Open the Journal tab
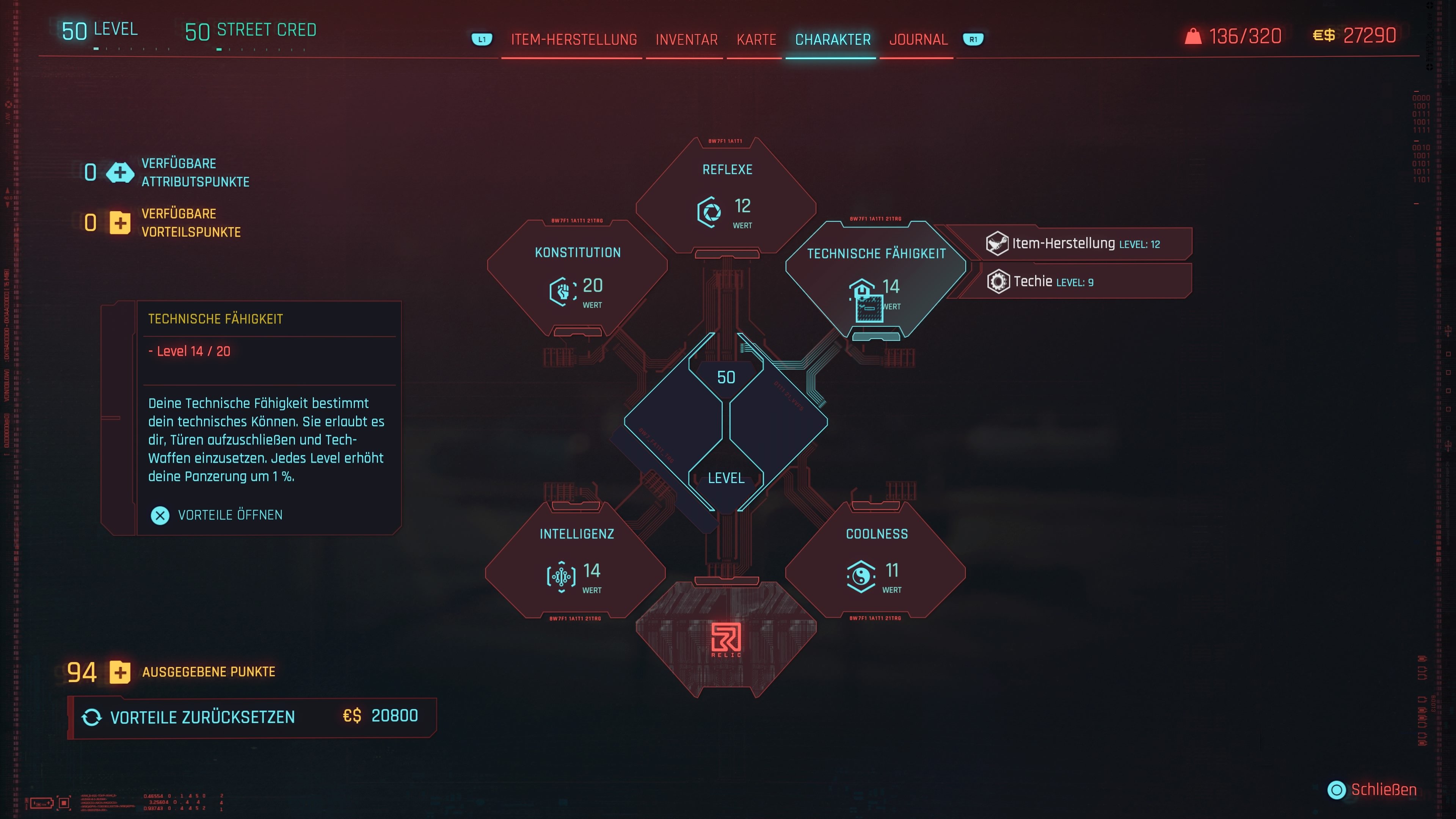The height and width of the screenshot is (819, 1456). click(x=918, y=39)
